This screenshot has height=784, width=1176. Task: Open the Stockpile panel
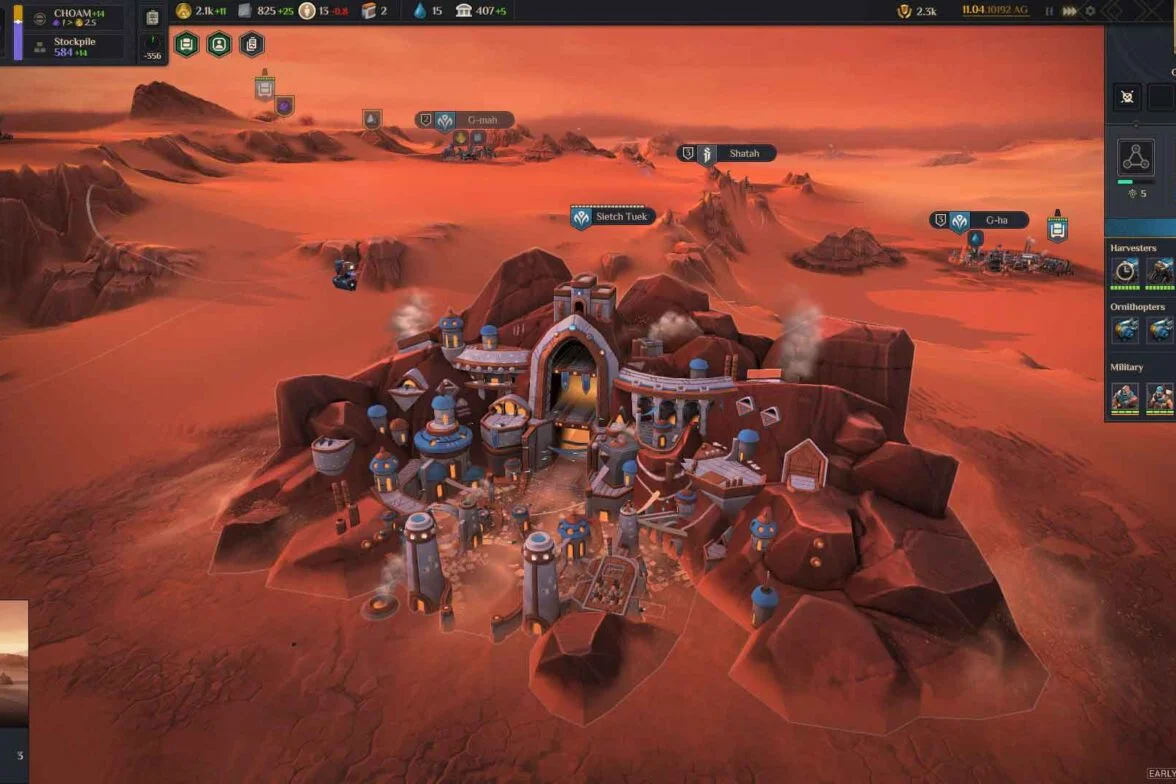(x=76, y=46)
